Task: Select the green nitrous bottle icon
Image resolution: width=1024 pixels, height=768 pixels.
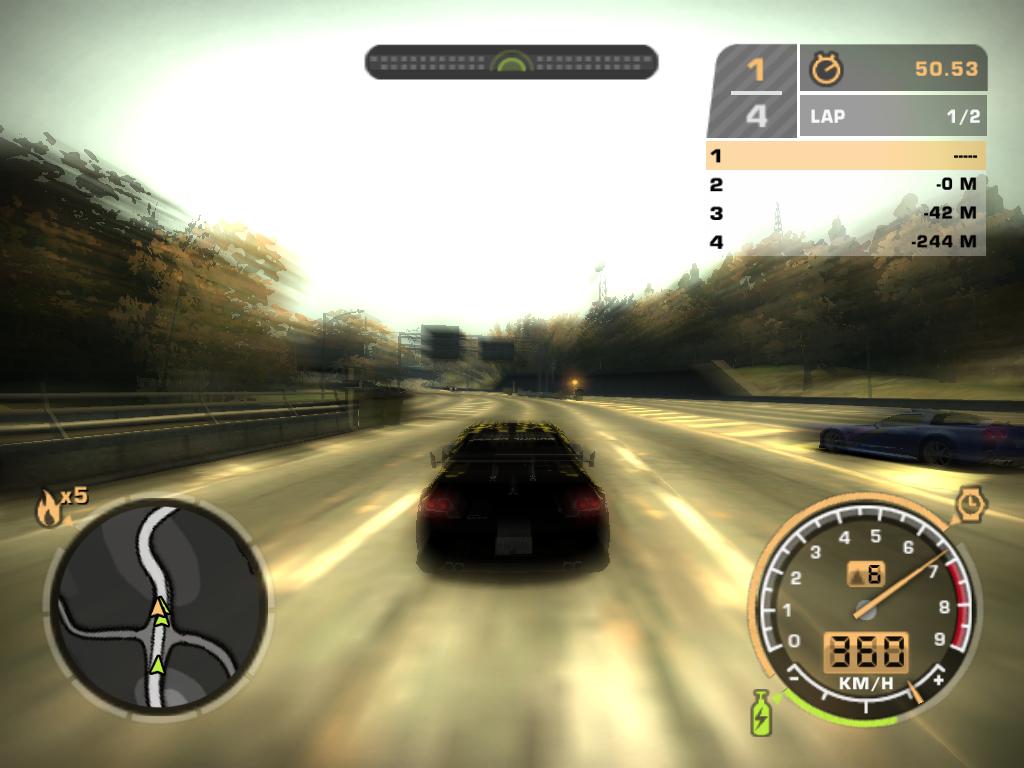Action: coord(762,712)
